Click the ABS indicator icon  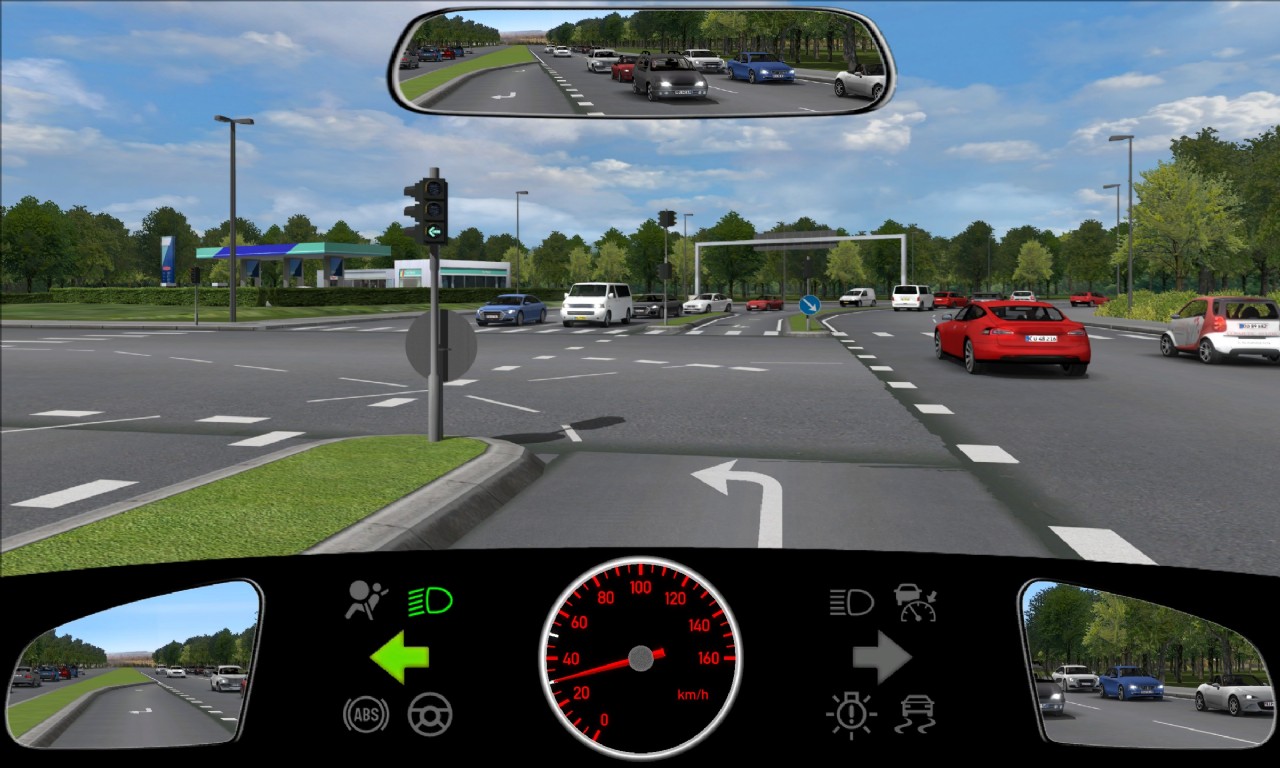[x=366, y=714]
